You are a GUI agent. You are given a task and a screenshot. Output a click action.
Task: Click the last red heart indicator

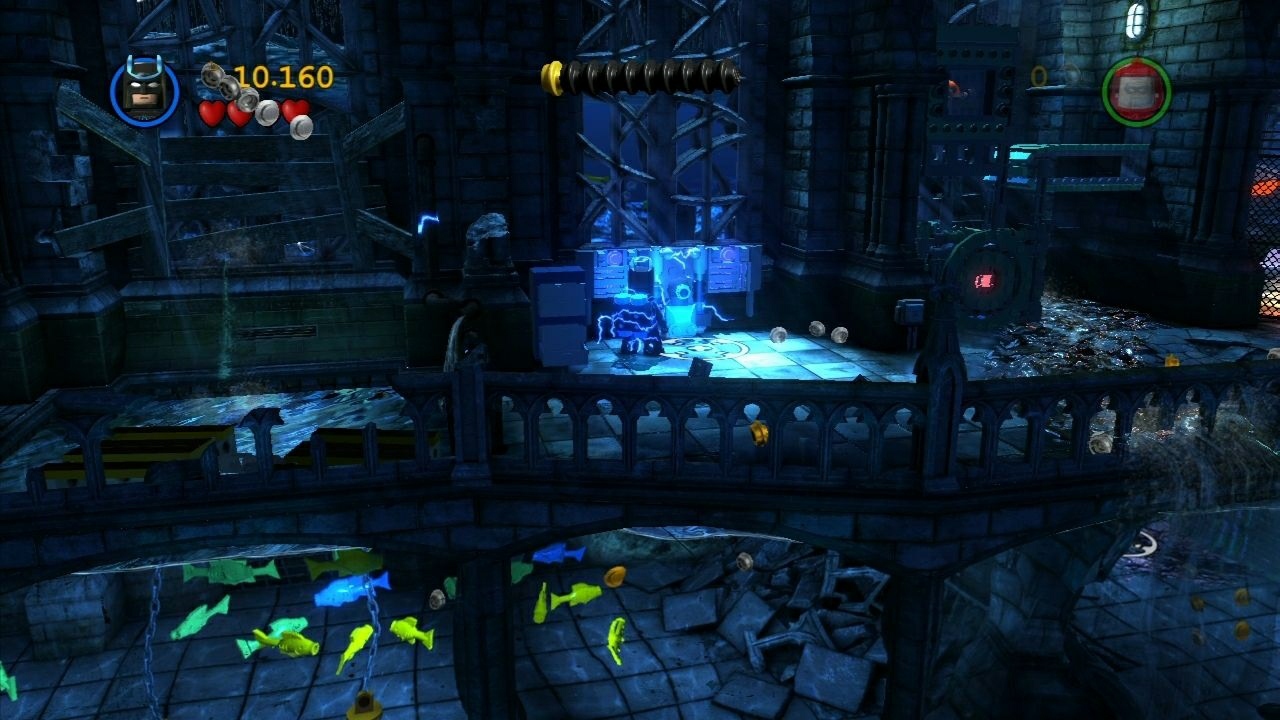click(293, 111)
